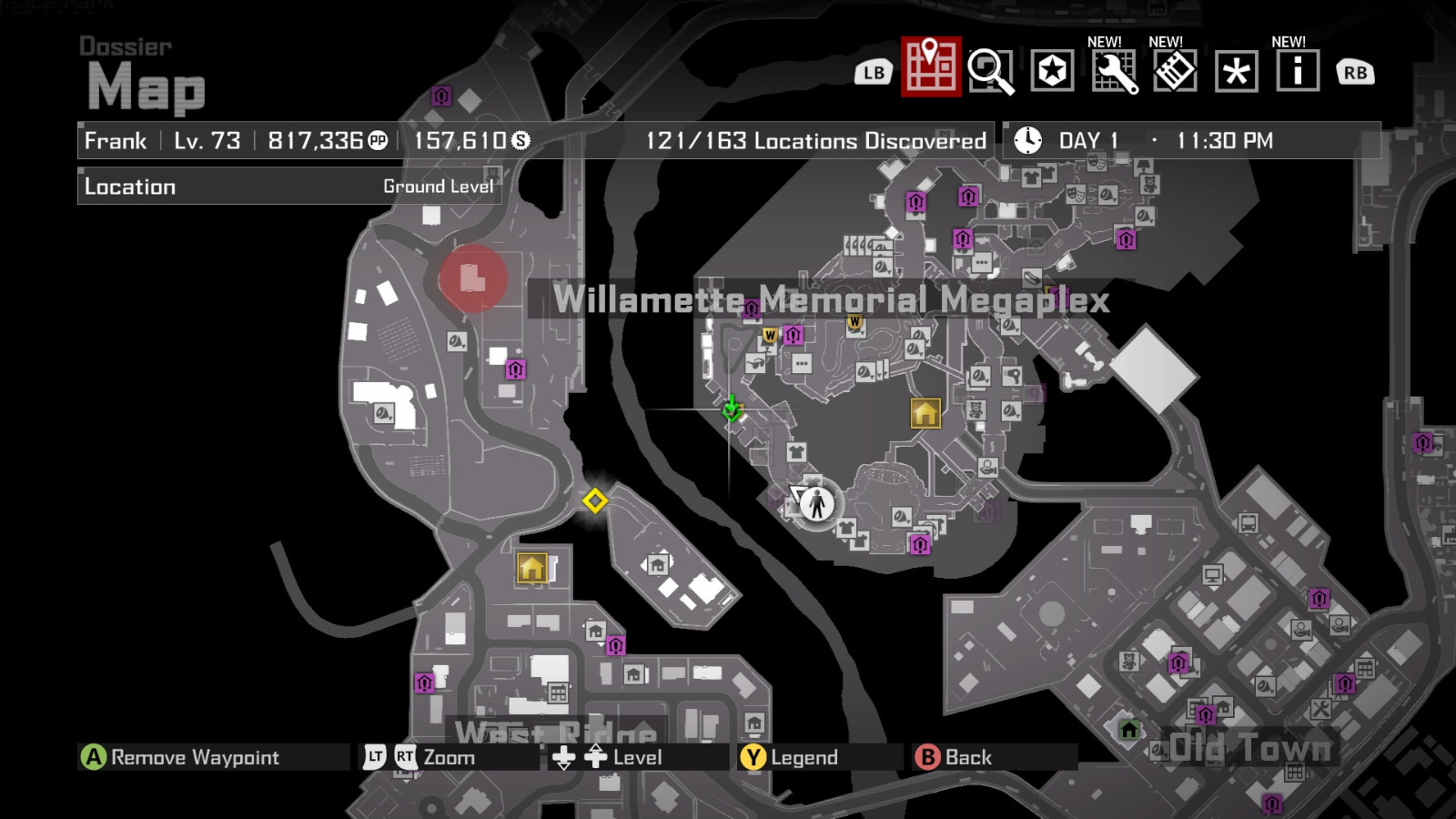Click the red mission zone circle
The height and width of the screenshot is (819, 1456).
click(473, 279)
